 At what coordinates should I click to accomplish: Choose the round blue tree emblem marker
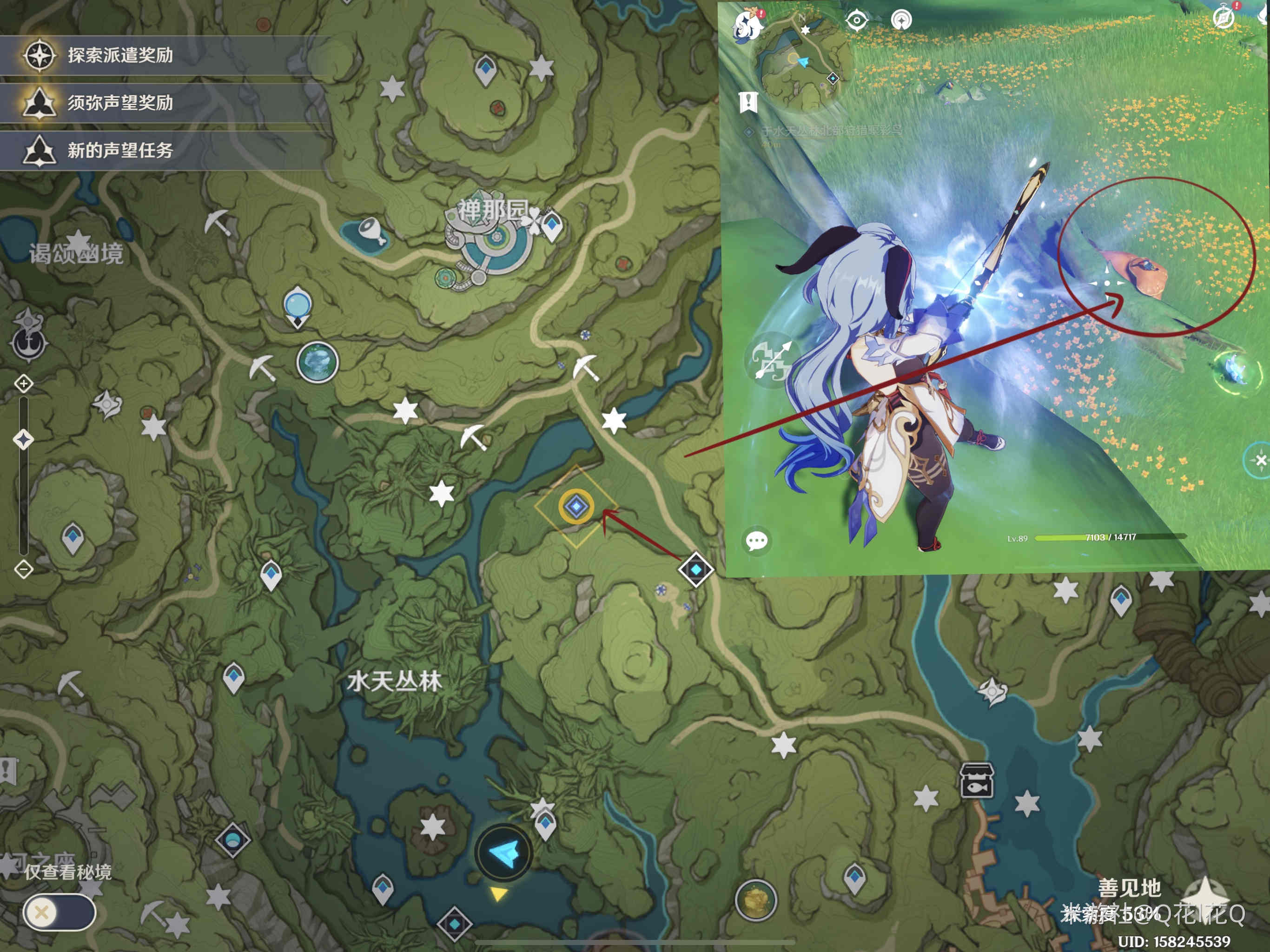tap(317, 362)
